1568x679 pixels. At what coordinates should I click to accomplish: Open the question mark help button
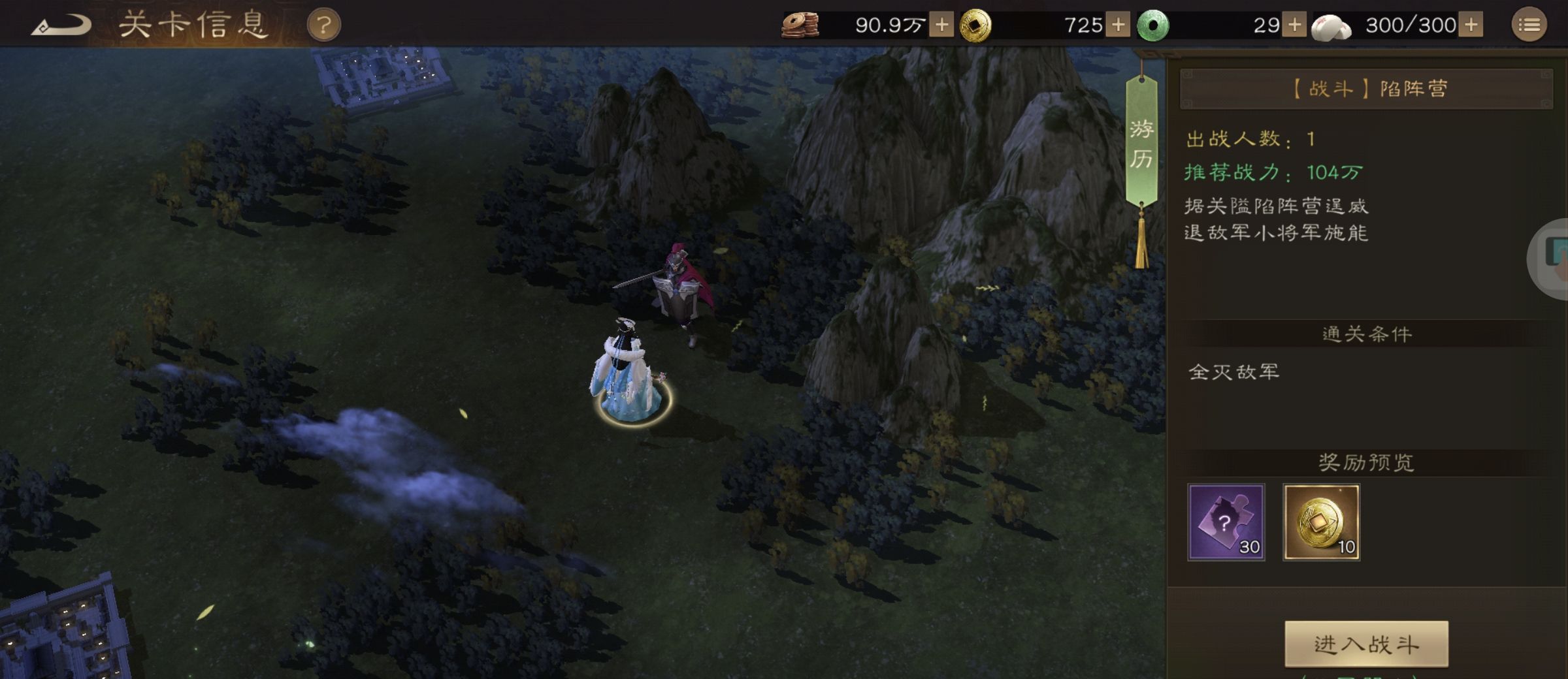323,25
